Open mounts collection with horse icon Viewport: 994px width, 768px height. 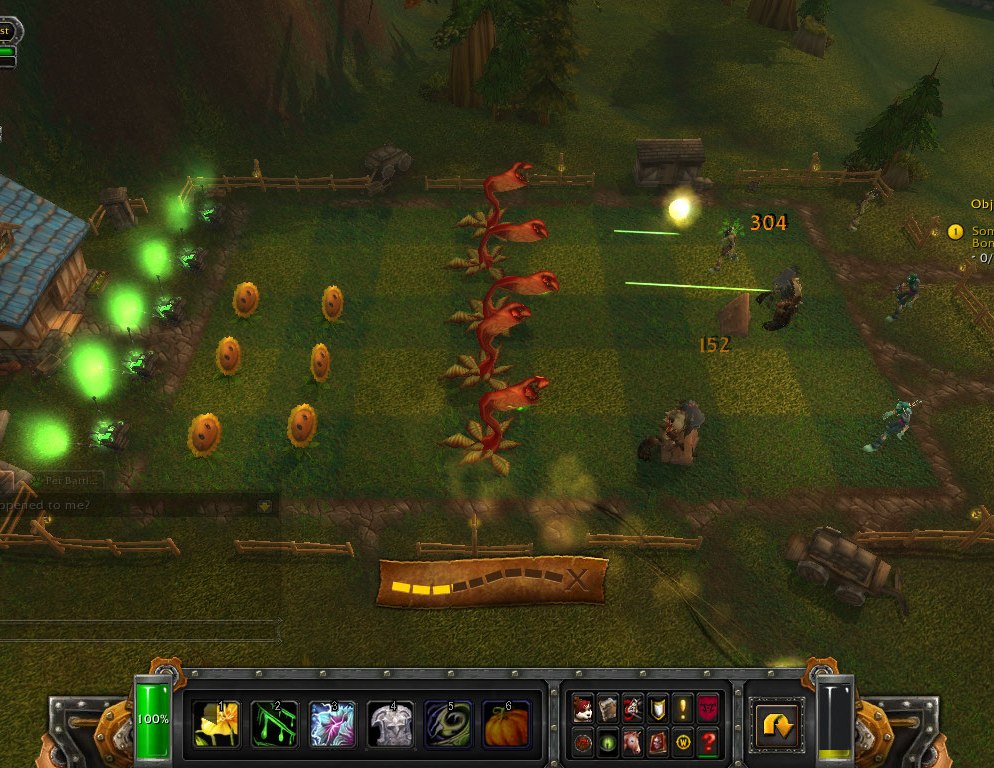[x=632, y=742]
